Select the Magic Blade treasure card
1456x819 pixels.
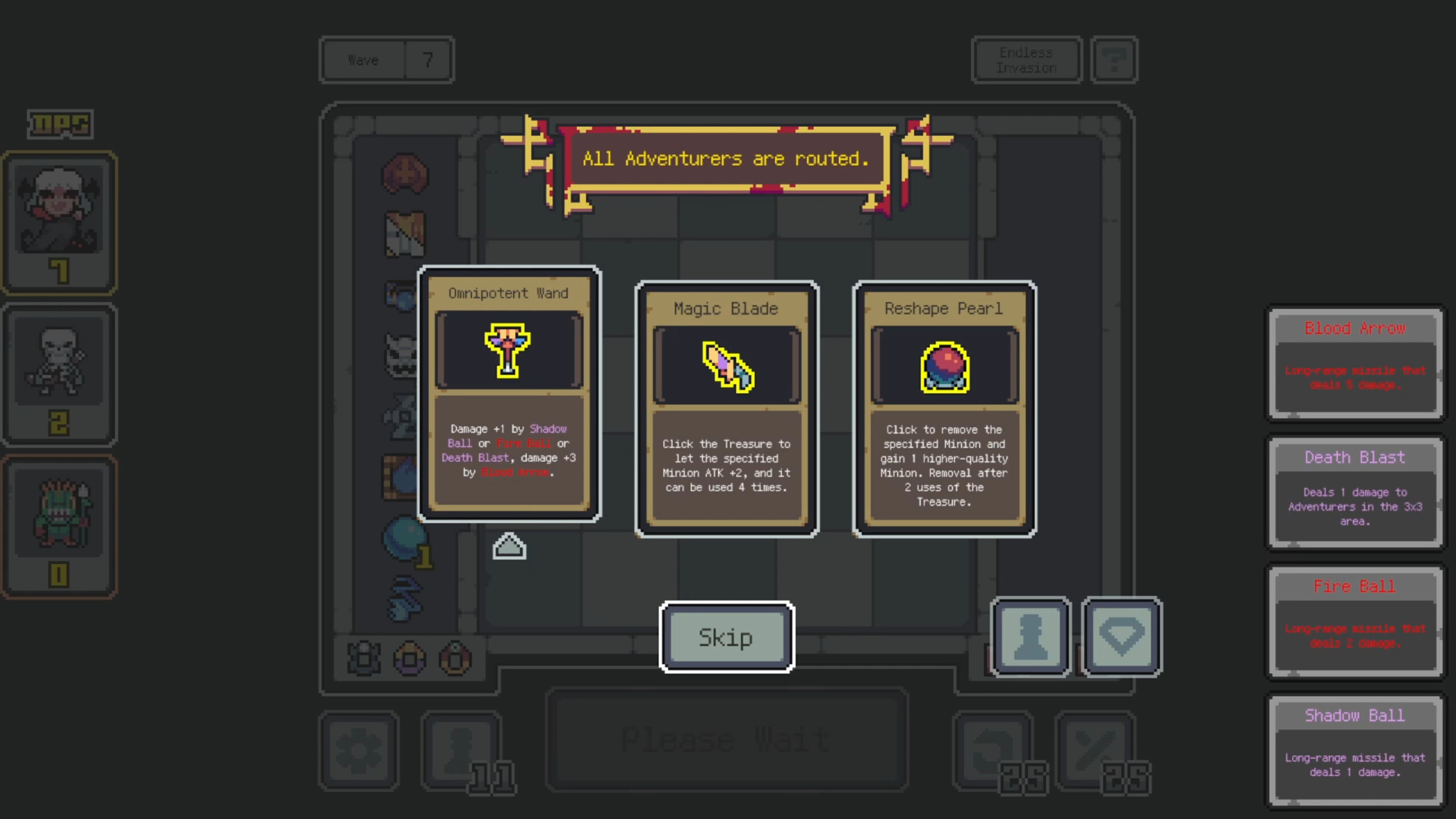(726, 408)
